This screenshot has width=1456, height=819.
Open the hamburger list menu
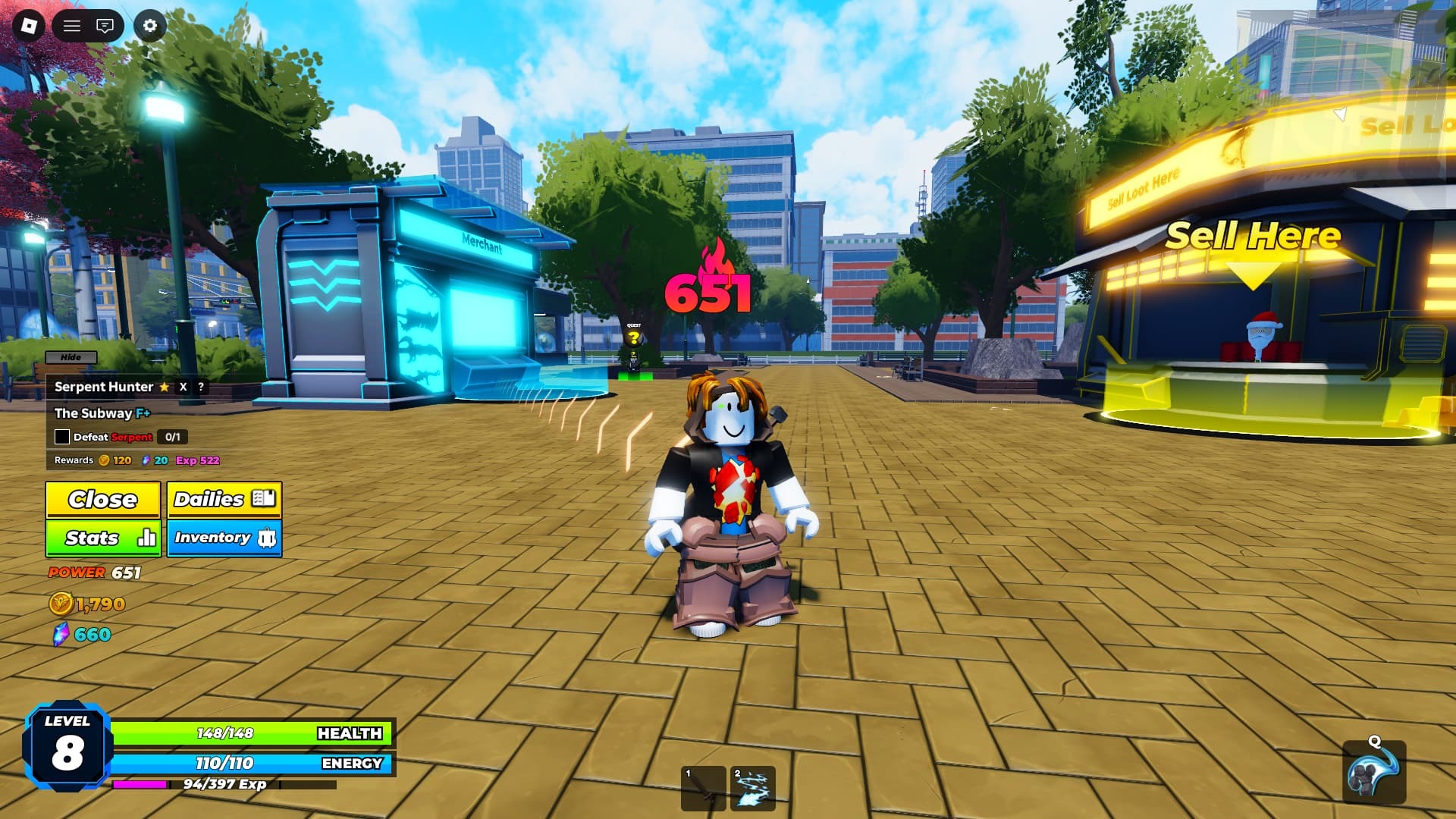[x=72, y=27]
